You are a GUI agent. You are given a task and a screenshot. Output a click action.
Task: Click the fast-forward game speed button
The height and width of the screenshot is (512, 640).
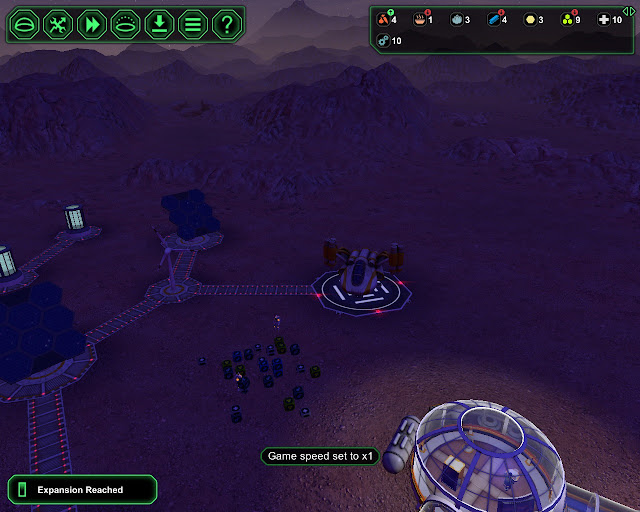click(x=92, y=24)
